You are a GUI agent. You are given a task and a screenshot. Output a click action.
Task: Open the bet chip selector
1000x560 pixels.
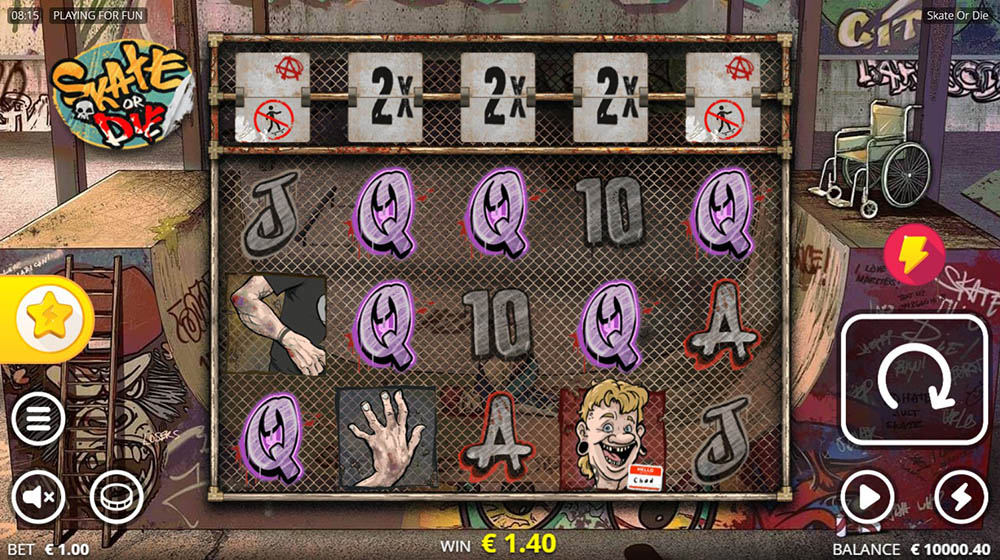[x=116, y=496]
